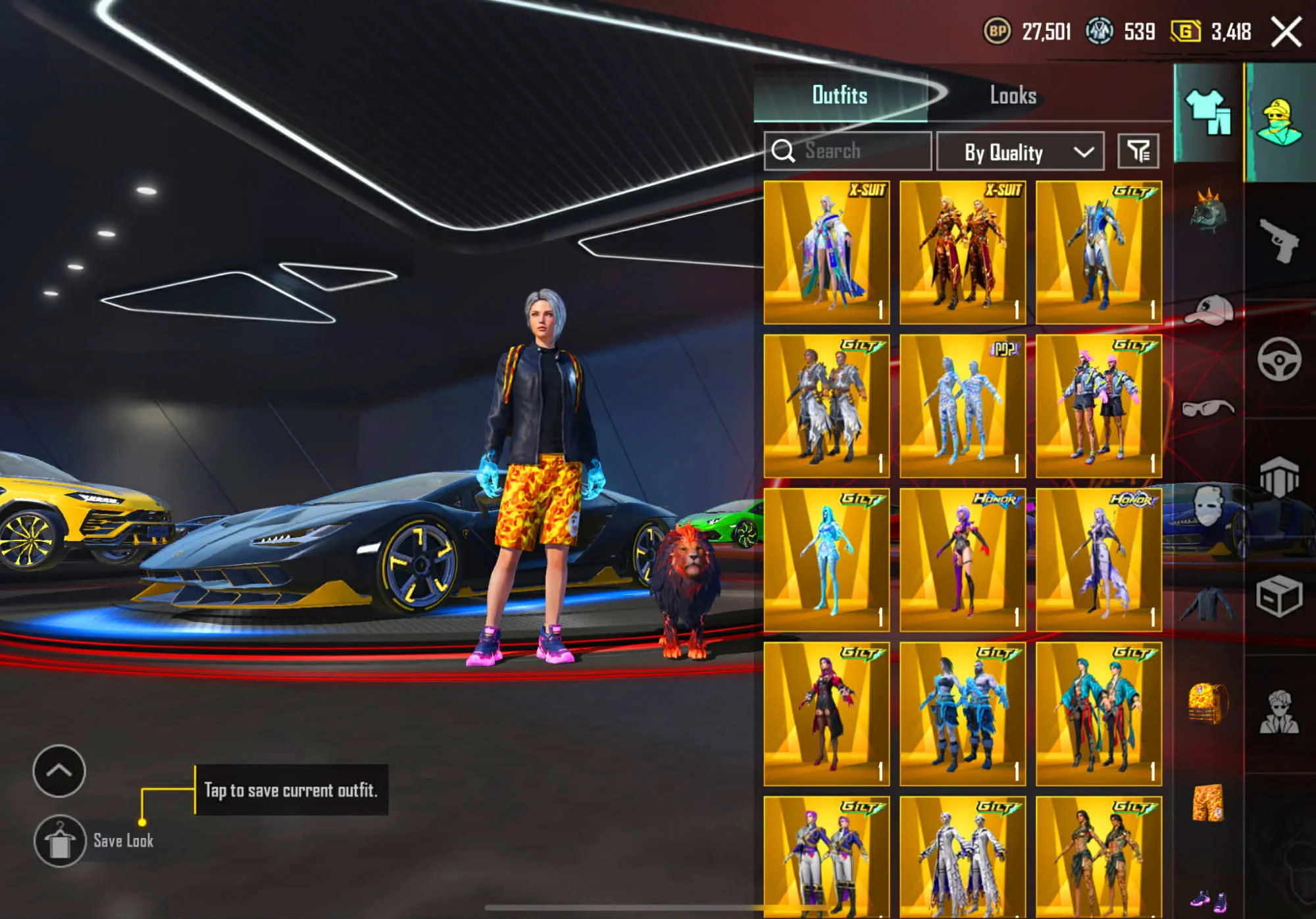Click the outfit Search field
1316x919 pixels.
(848, 151)
